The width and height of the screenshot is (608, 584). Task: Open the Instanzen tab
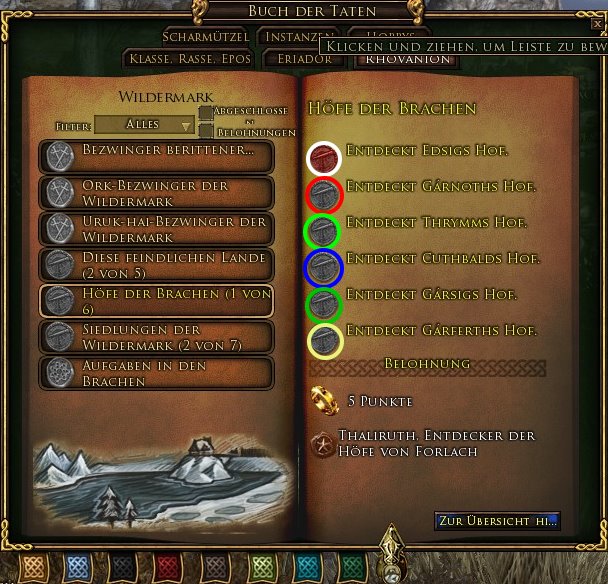tap(291, 36)
